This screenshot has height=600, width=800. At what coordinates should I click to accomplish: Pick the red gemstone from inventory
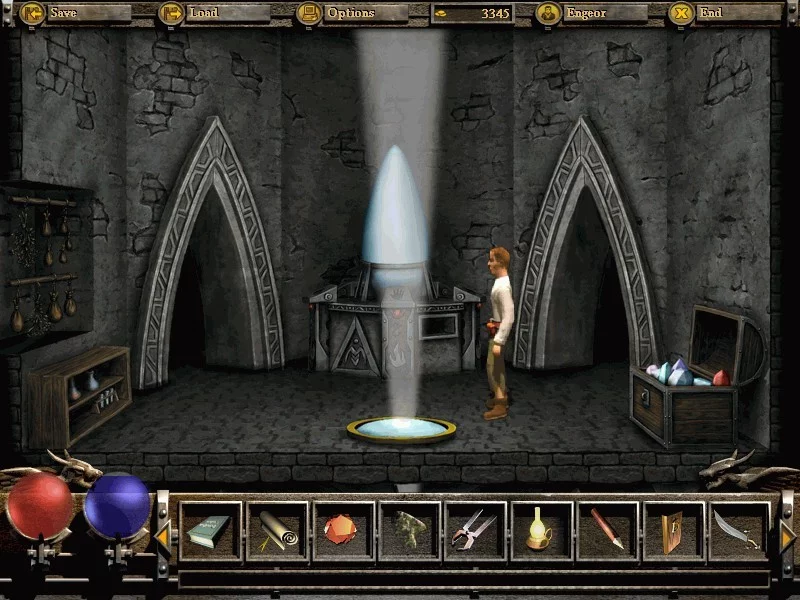(343, 530)
